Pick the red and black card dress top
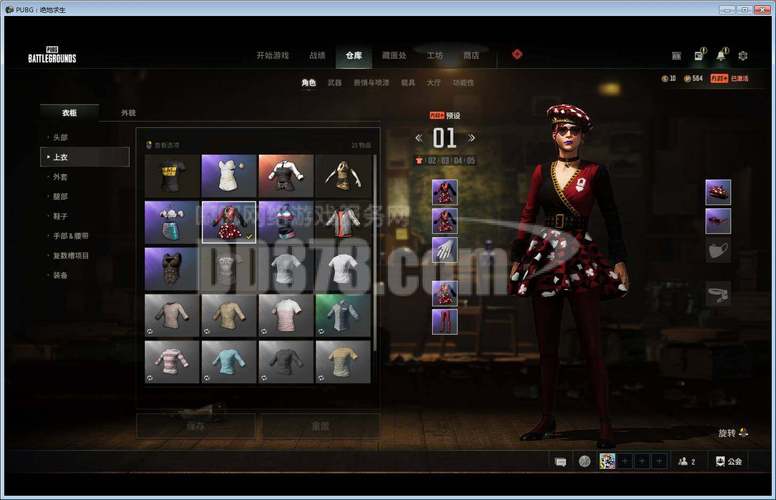 [229, 222]
